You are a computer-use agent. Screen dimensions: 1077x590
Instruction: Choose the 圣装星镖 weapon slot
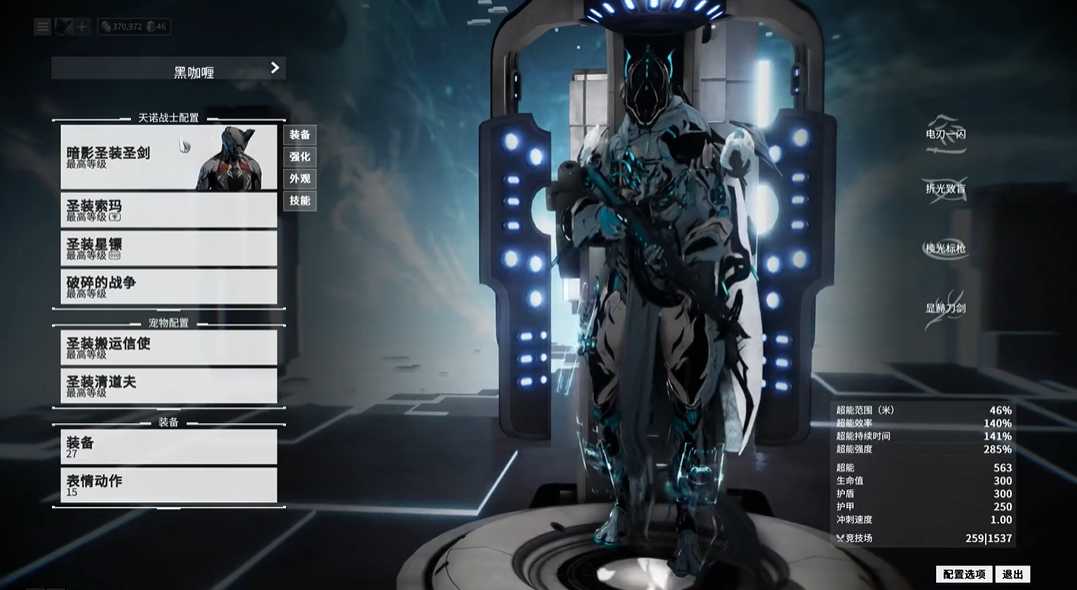click(x=168, y=248)
